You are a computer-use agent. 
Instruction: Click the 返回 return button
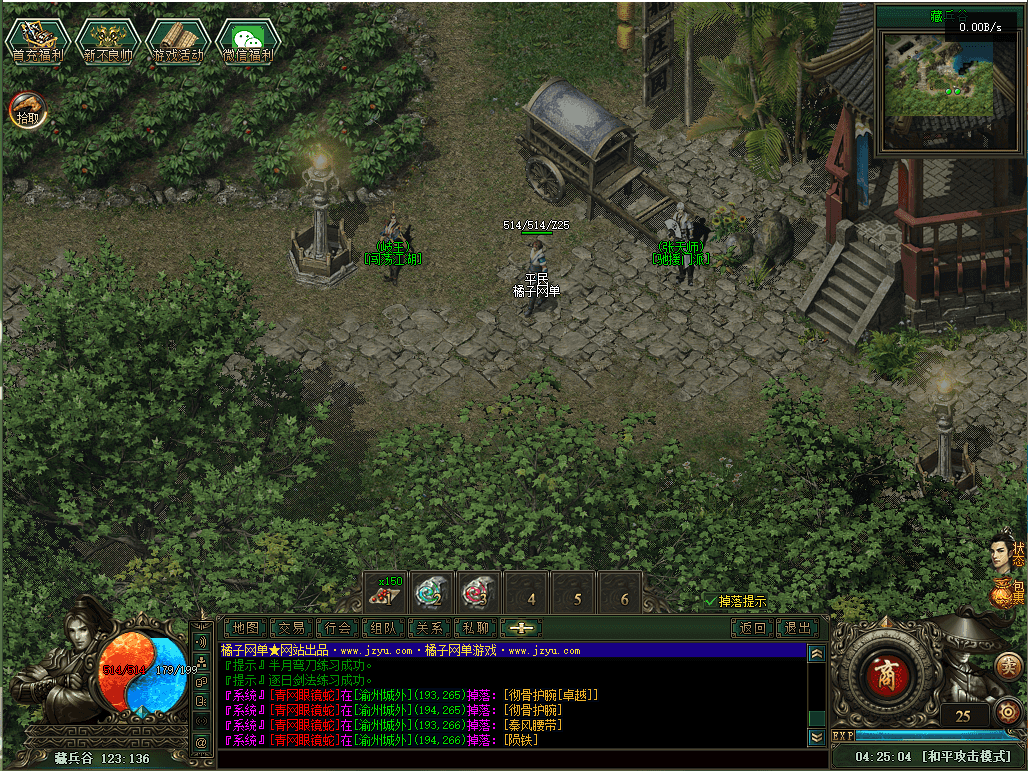coord(752,628)
